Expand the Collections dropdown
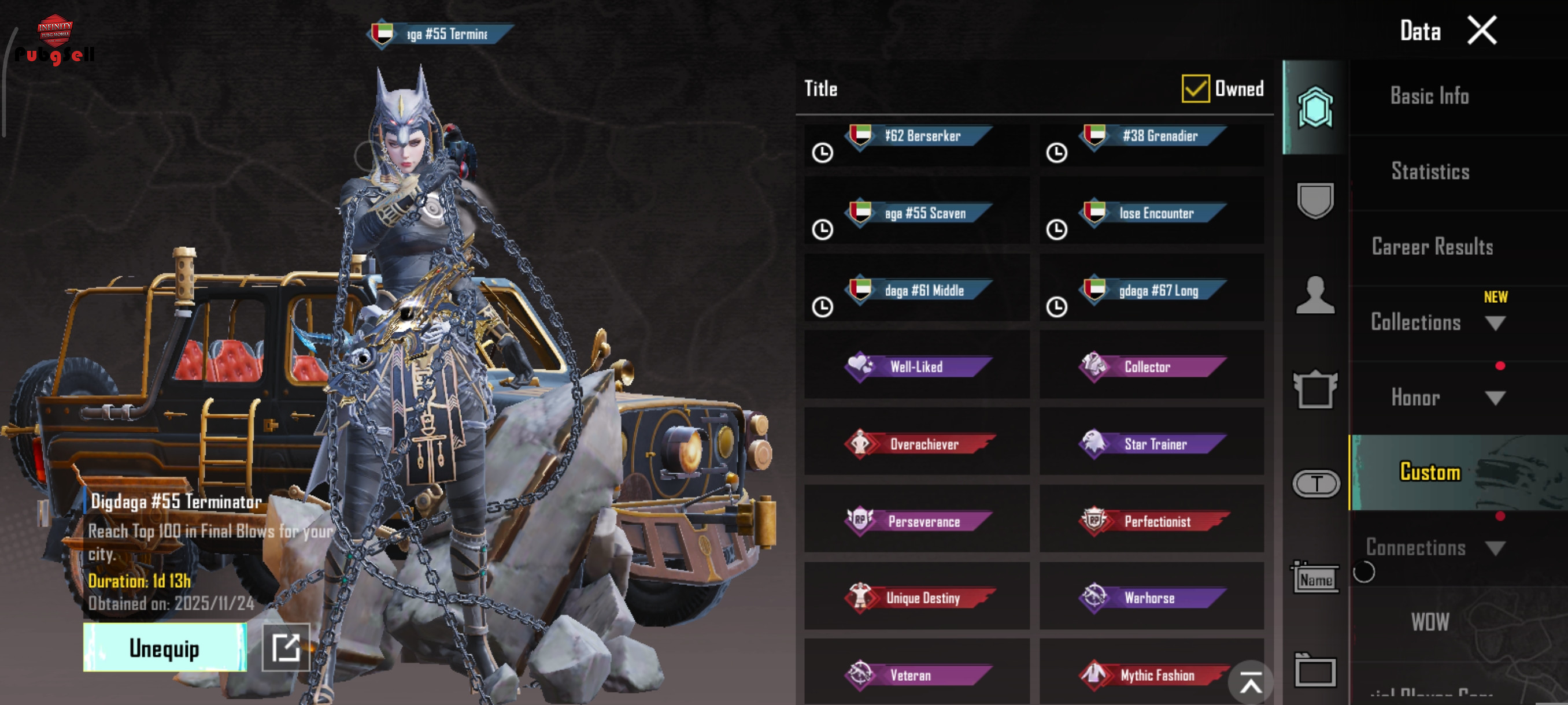 tap(1495, 323)
